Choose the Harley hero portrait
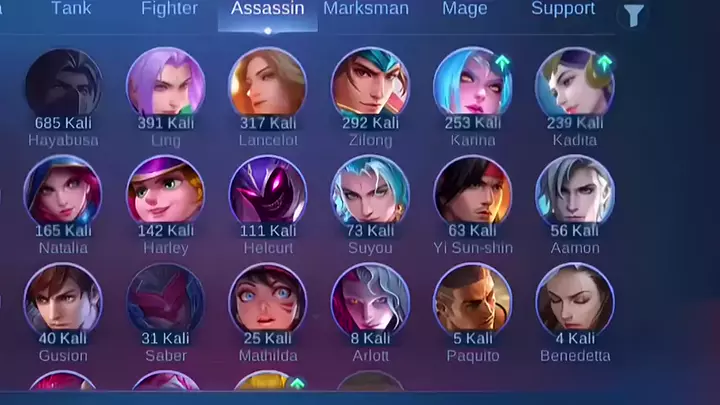Screen dimensions: 720x405 pos(165,192)
